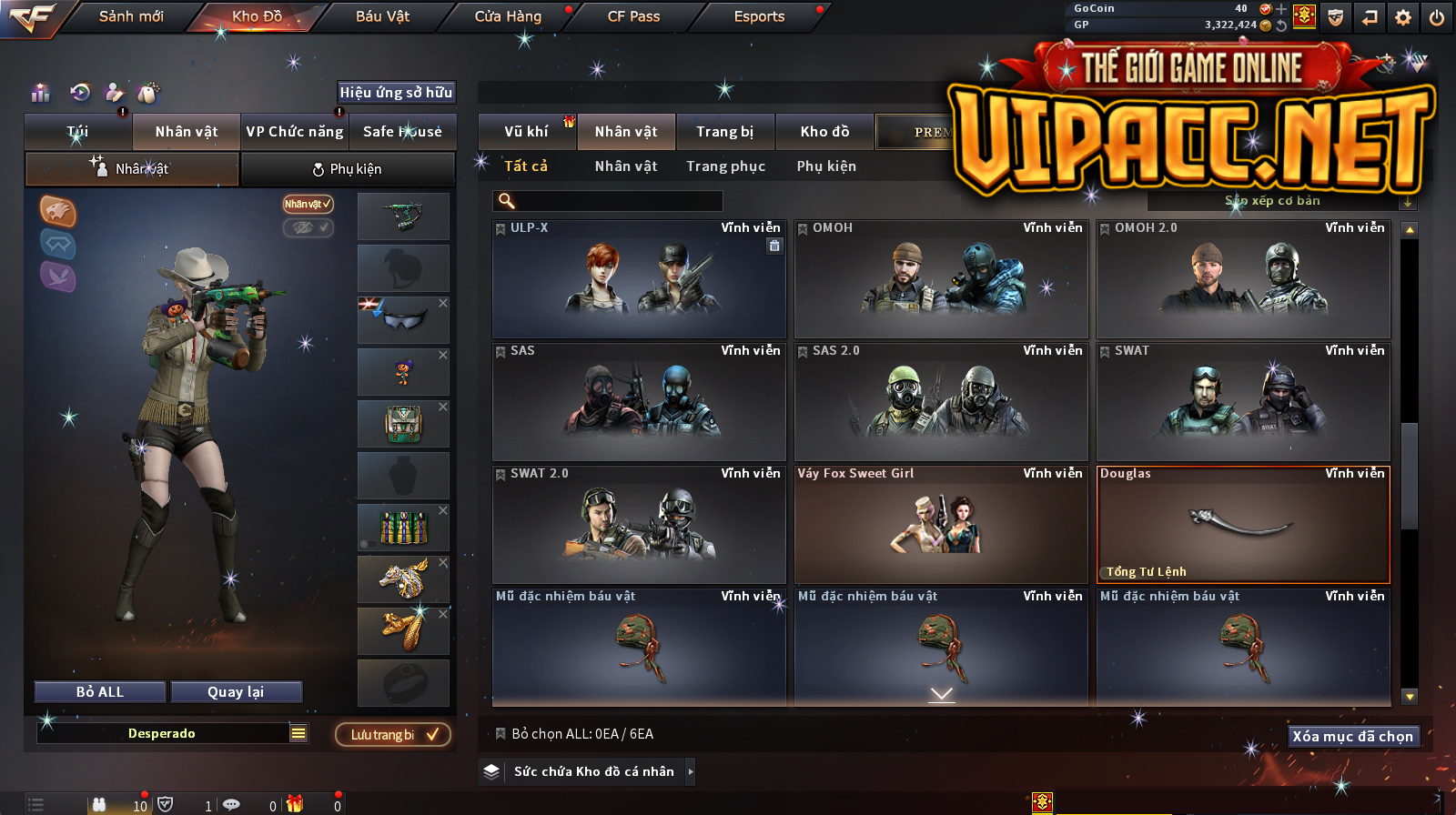1456x815 pixels.
Task: Select the Vũ khí category tab
Action: (x=526, y=132)
